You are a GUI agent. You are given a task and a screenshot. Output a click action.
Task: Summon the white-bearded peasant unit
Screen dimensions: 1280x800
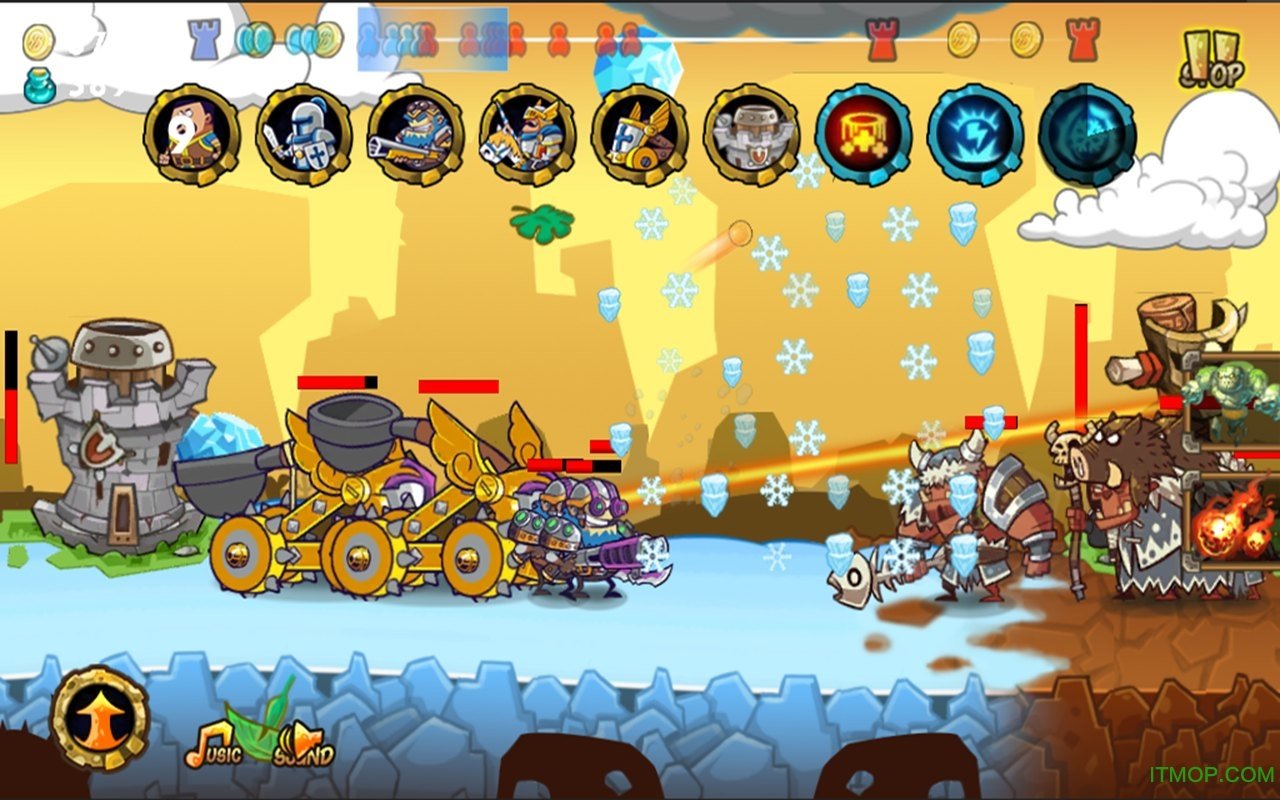pos(191,134)
